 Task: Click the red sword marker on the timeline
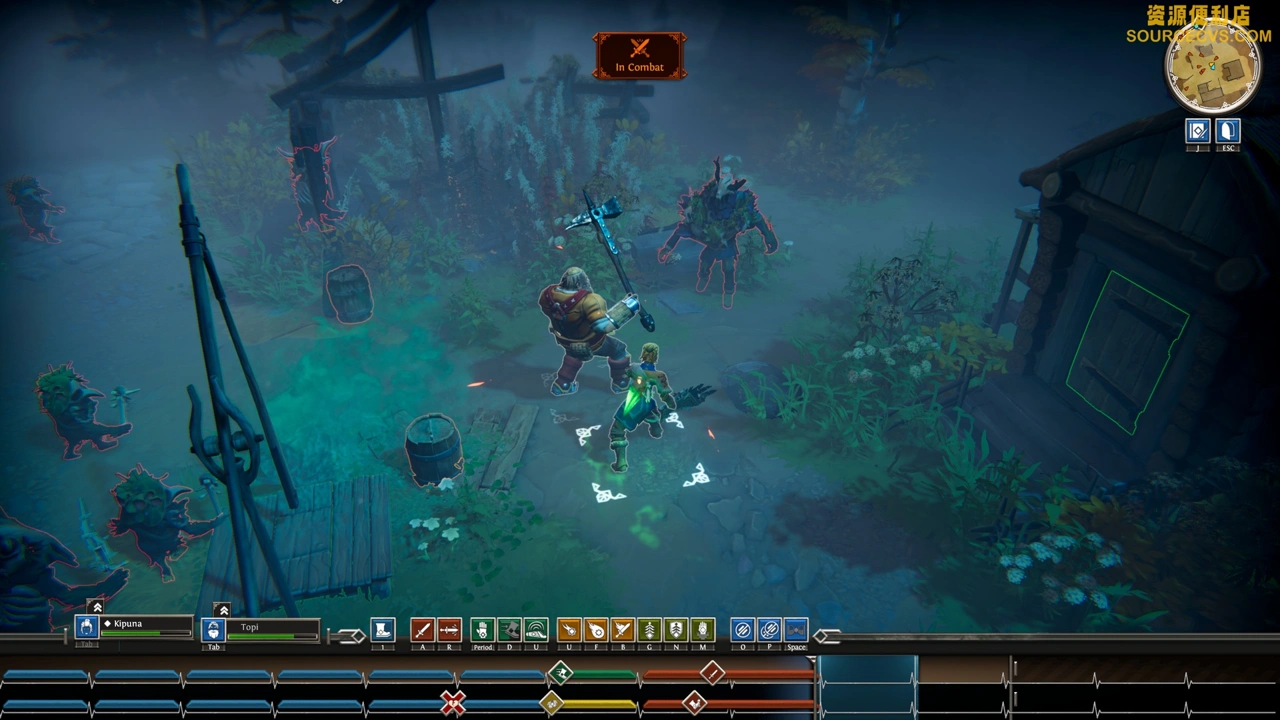pos(711,673)
